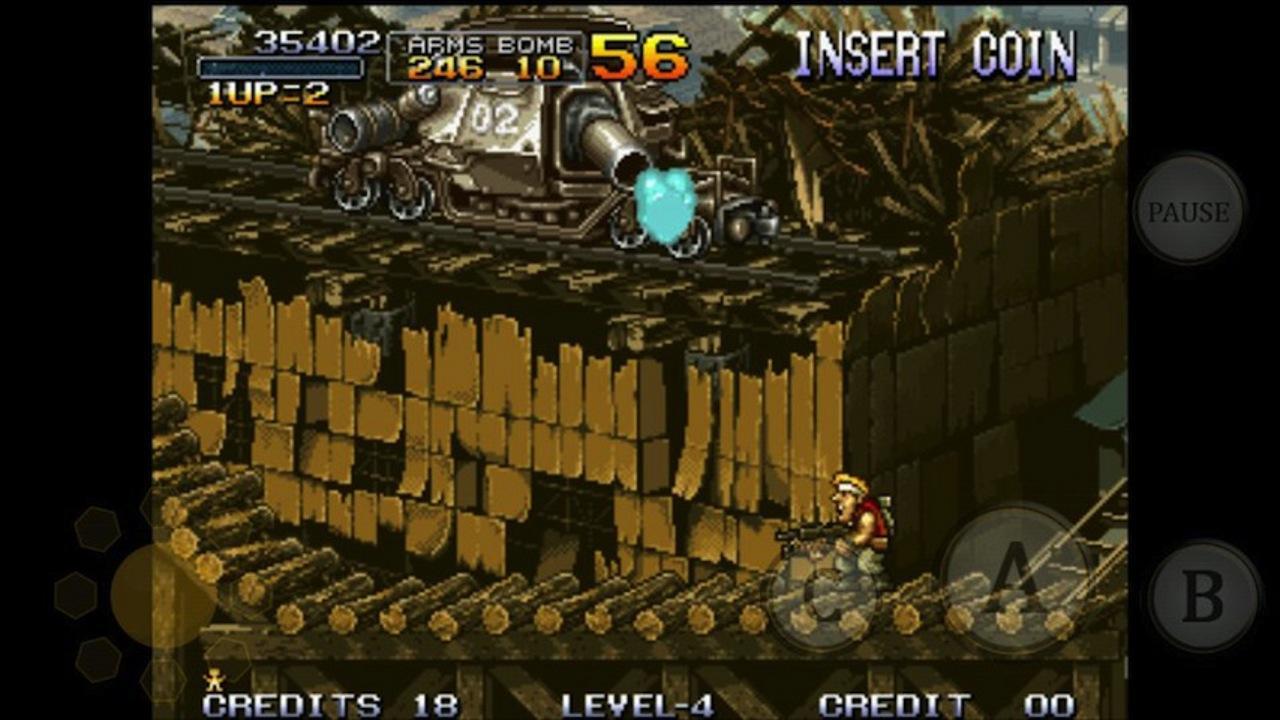Tap the blue power bar under the score
Viewport: 1280px width, 720px height.
282,69
